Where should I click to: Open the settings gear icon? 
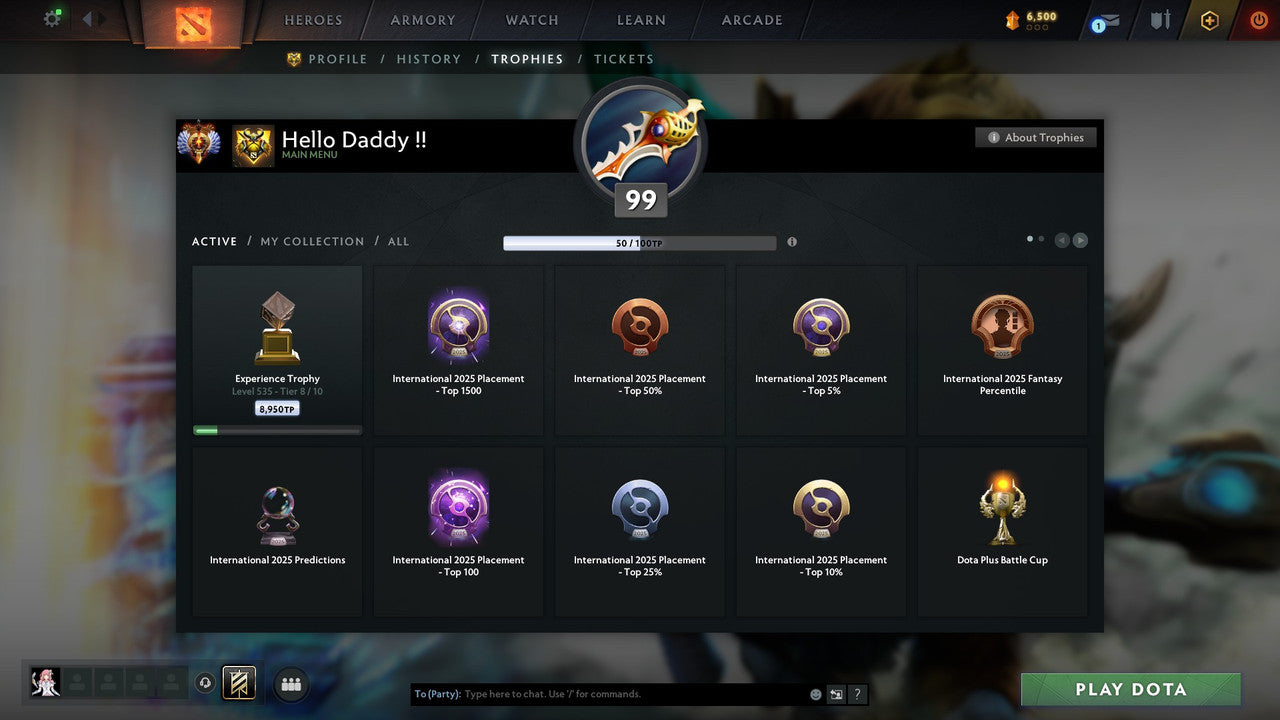(x=52, y=18)
